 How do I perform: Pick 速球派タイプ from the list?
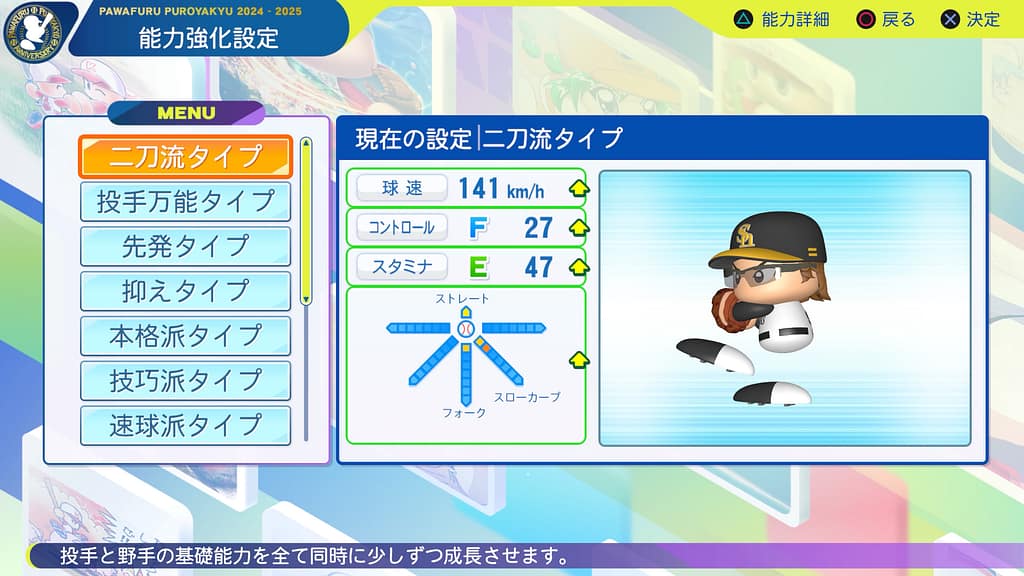tap(185, 425)
